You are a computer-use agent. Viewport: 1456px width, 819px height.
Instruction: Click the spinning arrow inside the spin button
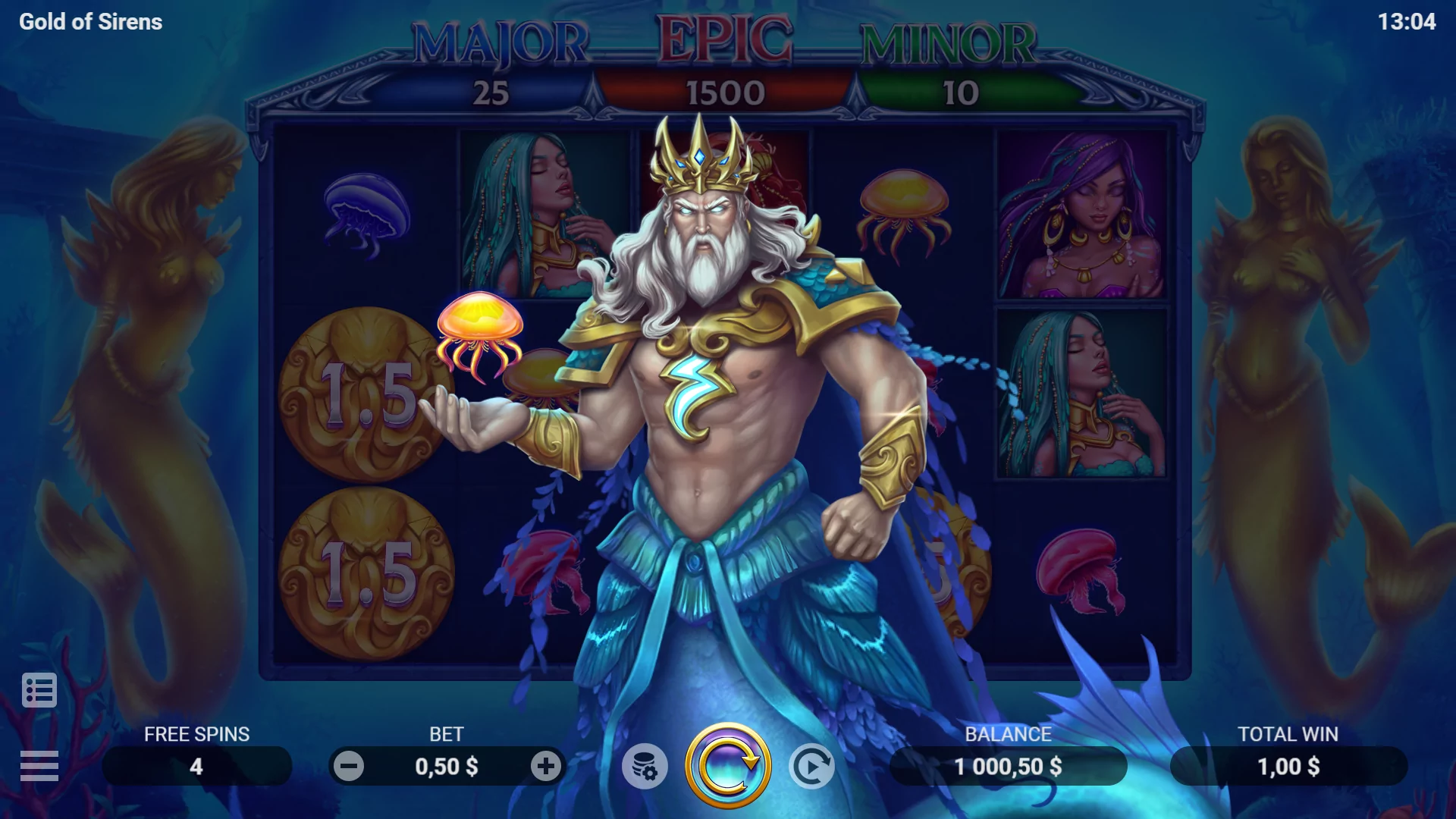[728, 765]
